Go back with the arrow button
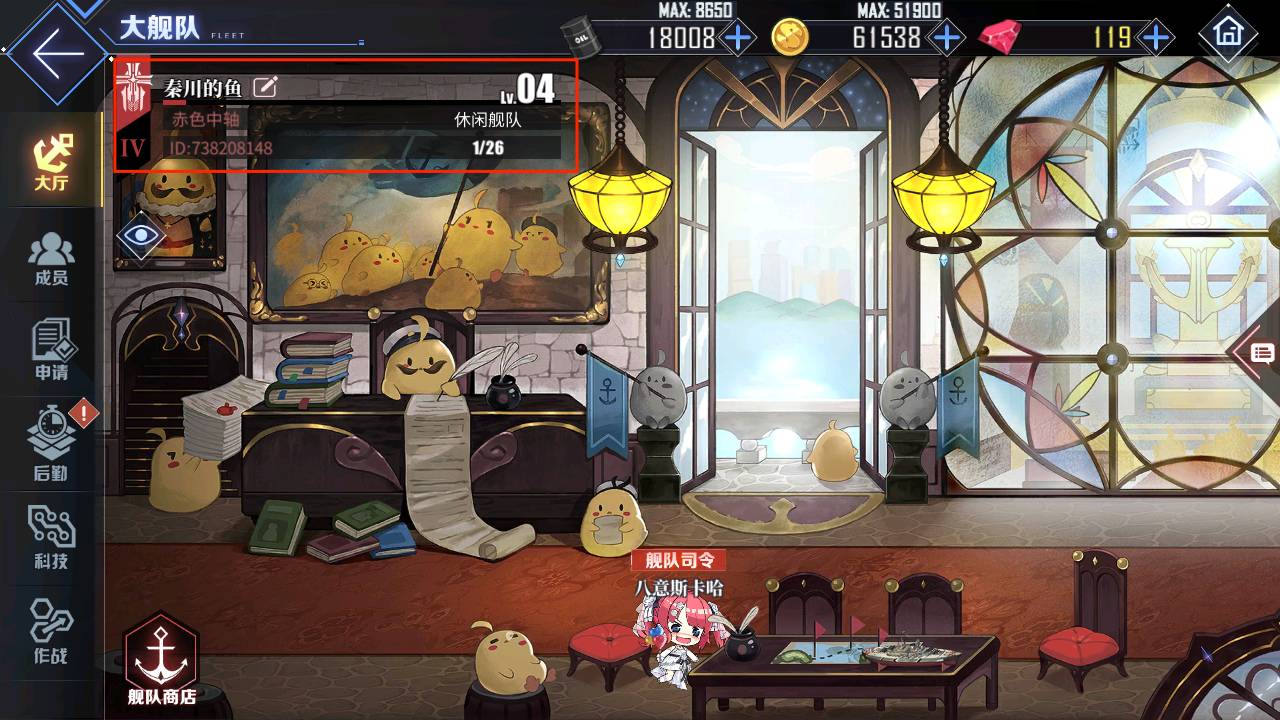Screen dimensions: 1280x720 pyautogui.click(x=55, y=52)
